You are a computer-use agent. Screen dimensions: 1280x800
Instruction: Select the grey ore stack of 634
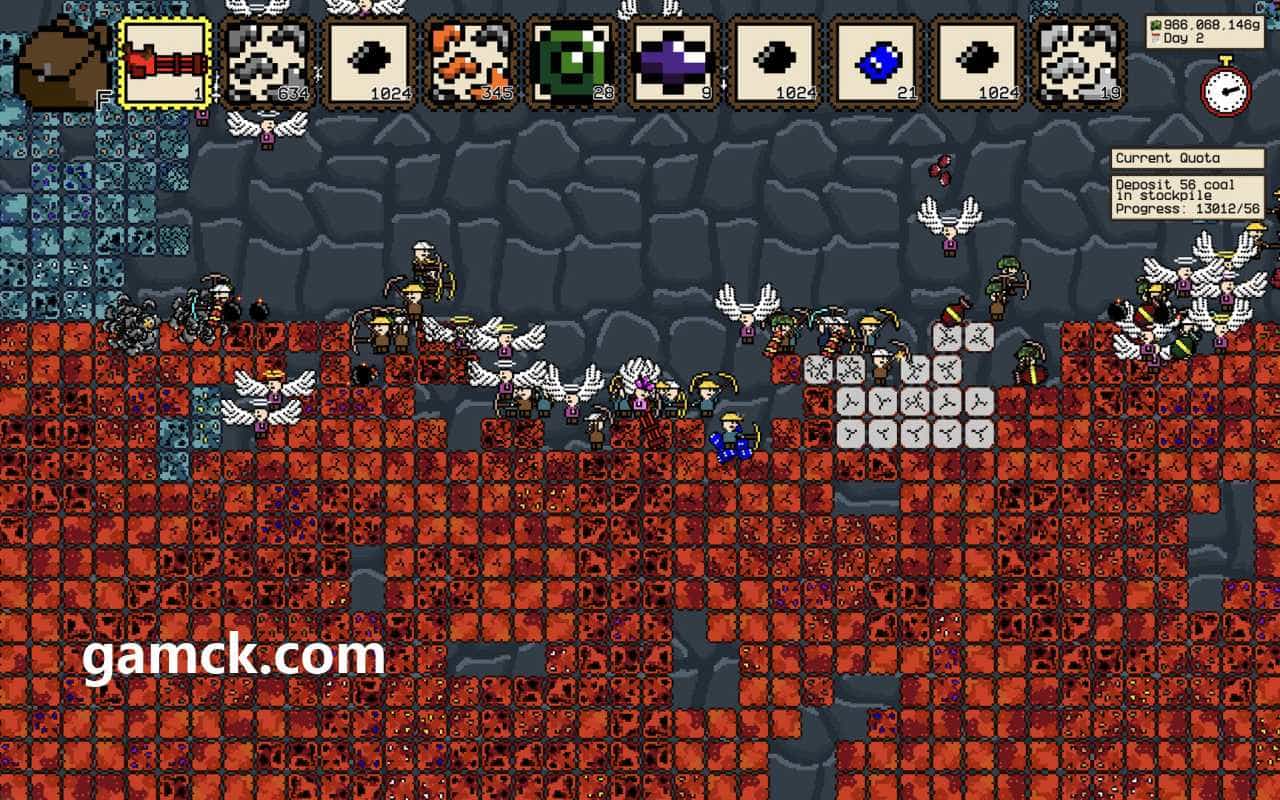[267, 62]
